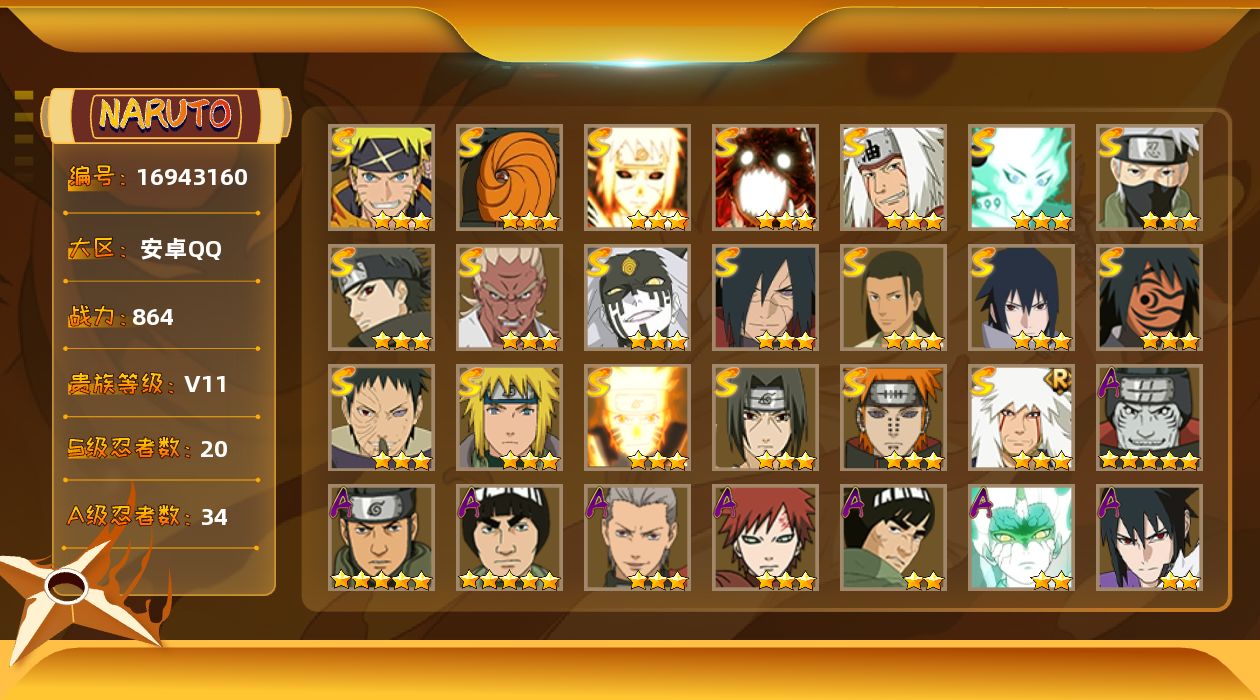Select the scarred Obito portrait
Image resolution: width=1260 pixels, height=700 pixels.
click(x=381, y=418)
